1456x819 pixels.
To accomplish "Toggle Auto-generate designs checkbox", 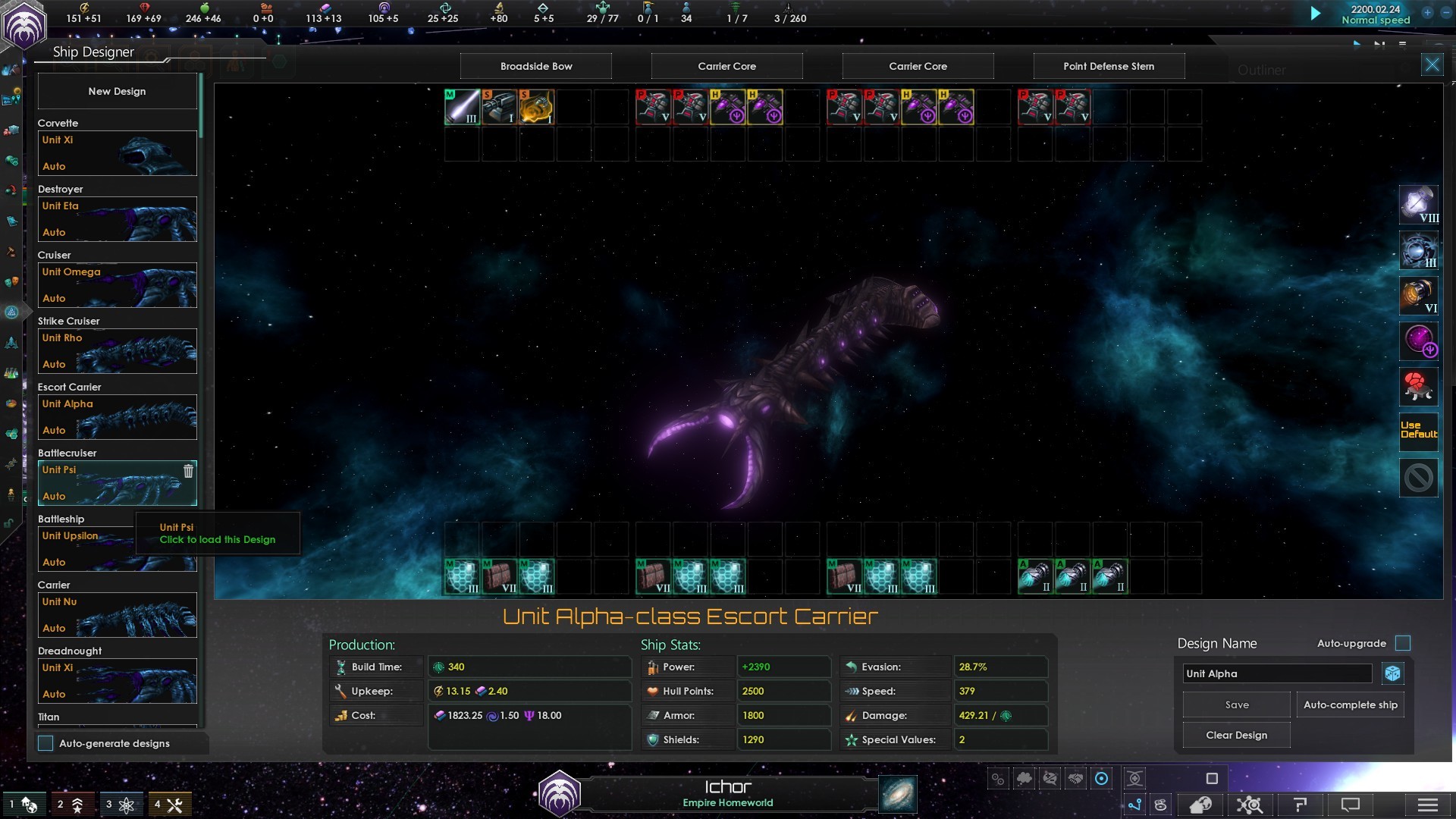I will click(46, 743).
